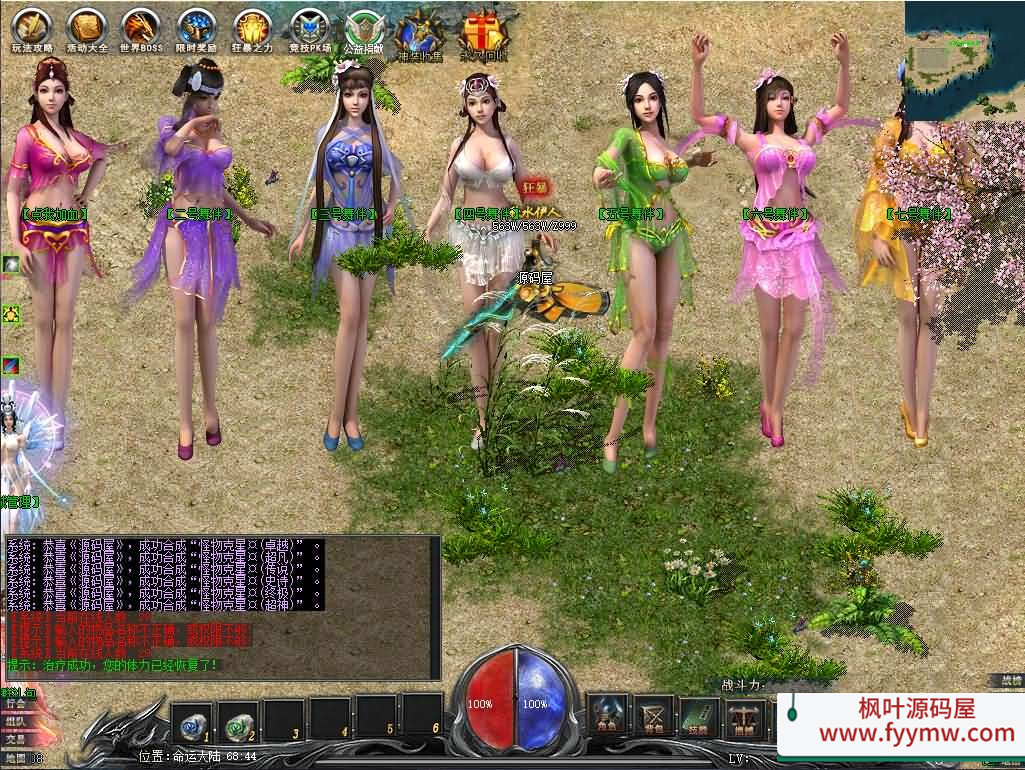Open the 玩法攻略 gameplay guide icon
The width and height of the screenshot is (1025, 770).
click(31, 28)
